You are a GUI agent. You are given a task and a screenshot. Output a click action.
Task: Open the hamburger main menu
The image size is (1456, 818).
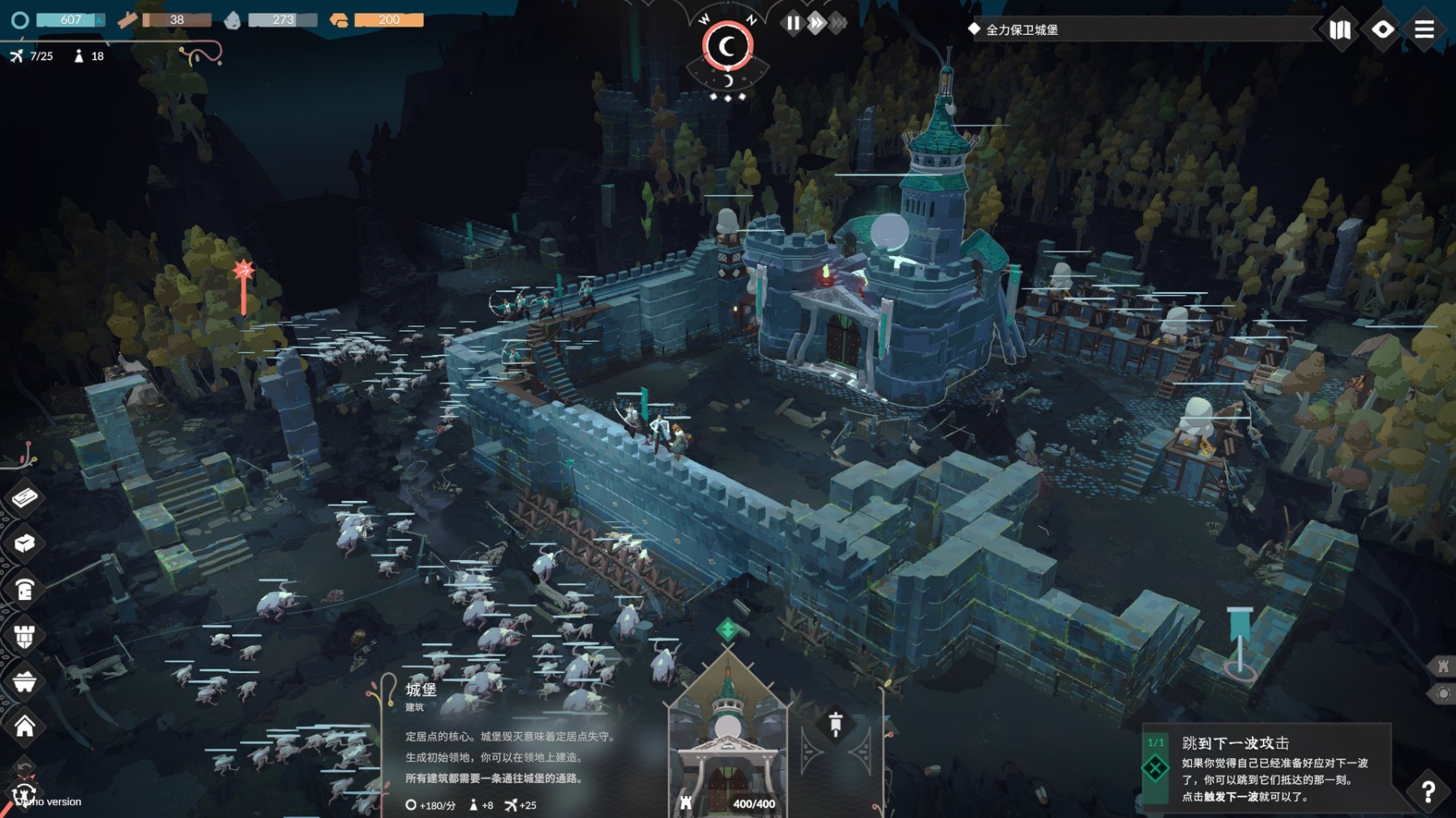pos(1424,30)
